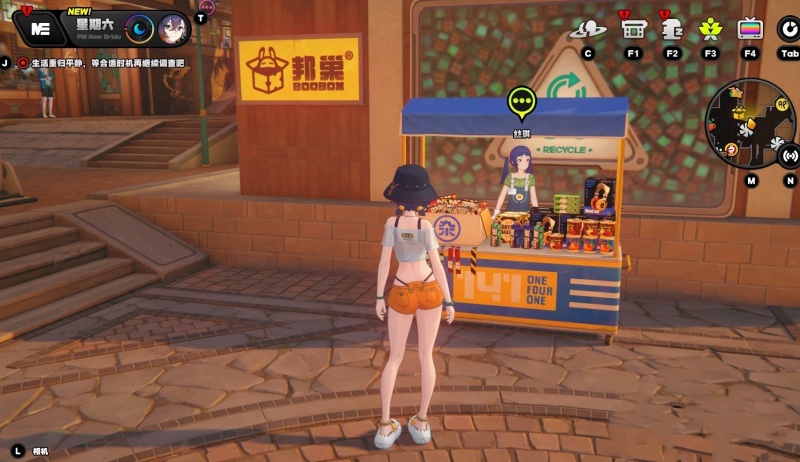The height and width of the screenshot is (462, 800).
Task: Open the ME profile menu button
Action: click(x=41, y=29)
